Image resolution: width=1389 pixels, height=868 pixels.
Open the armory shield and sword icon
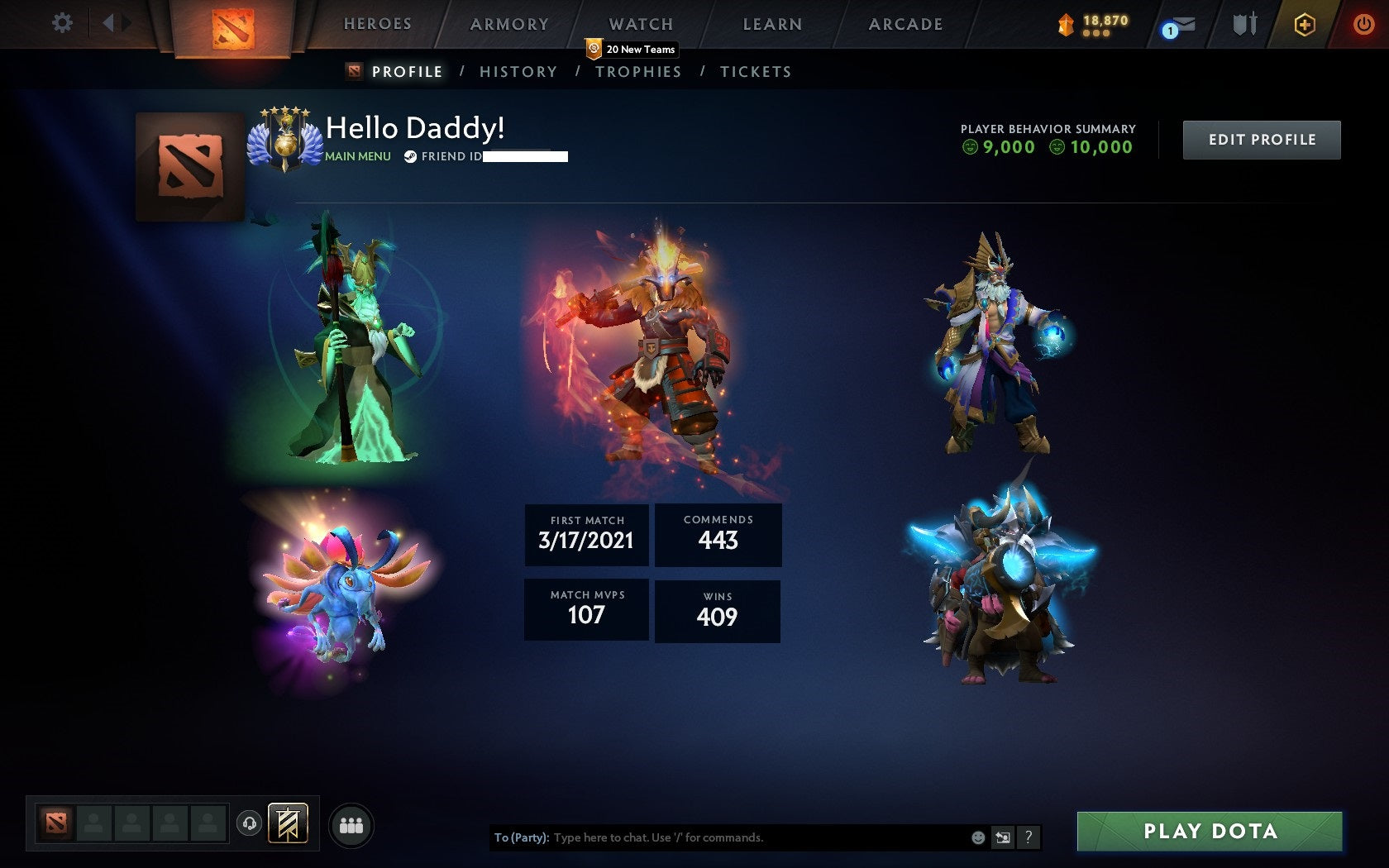[1243, 23]
